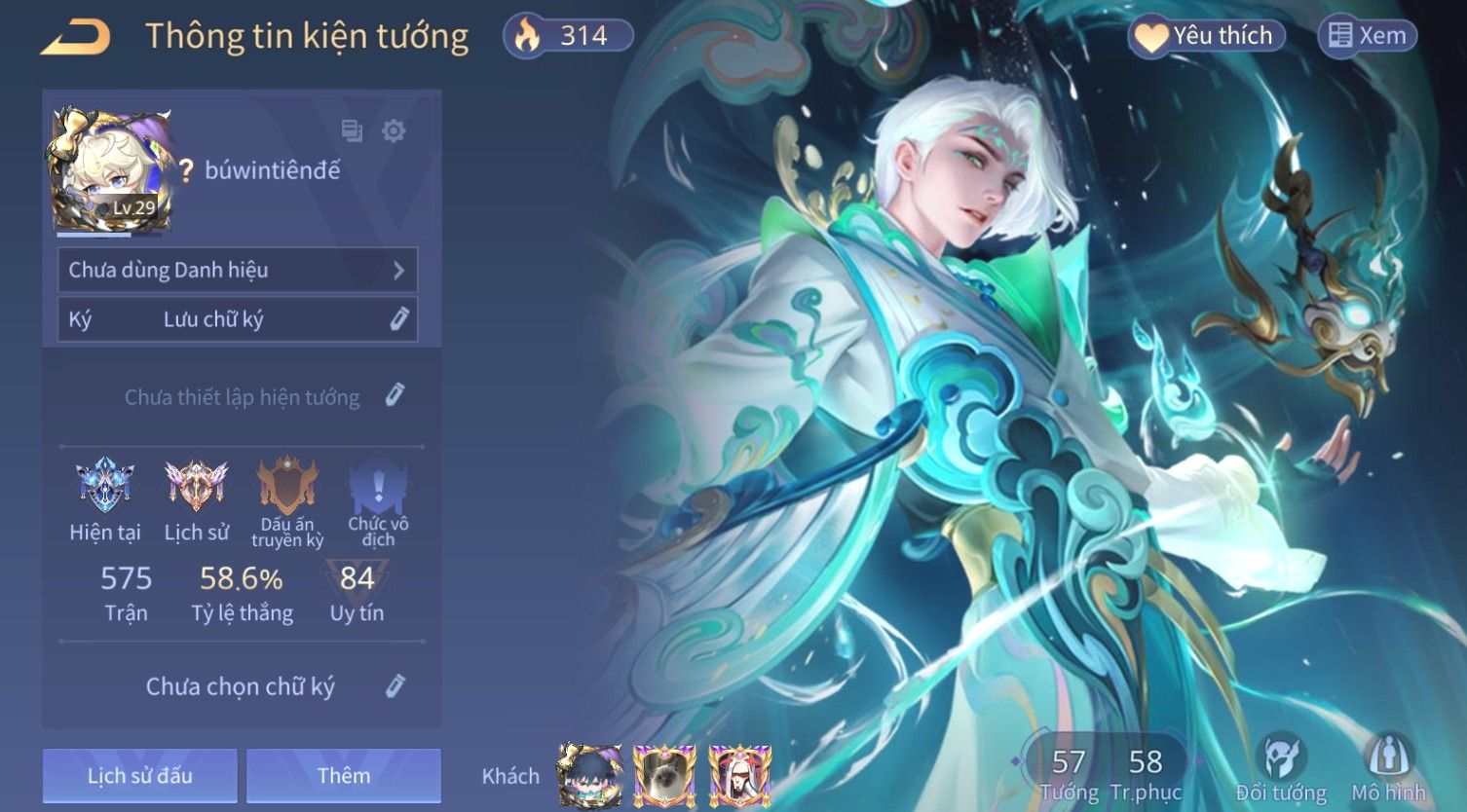Open the Mô hình model button
Screen dimensions: 1467x812
pos(1388,769)
